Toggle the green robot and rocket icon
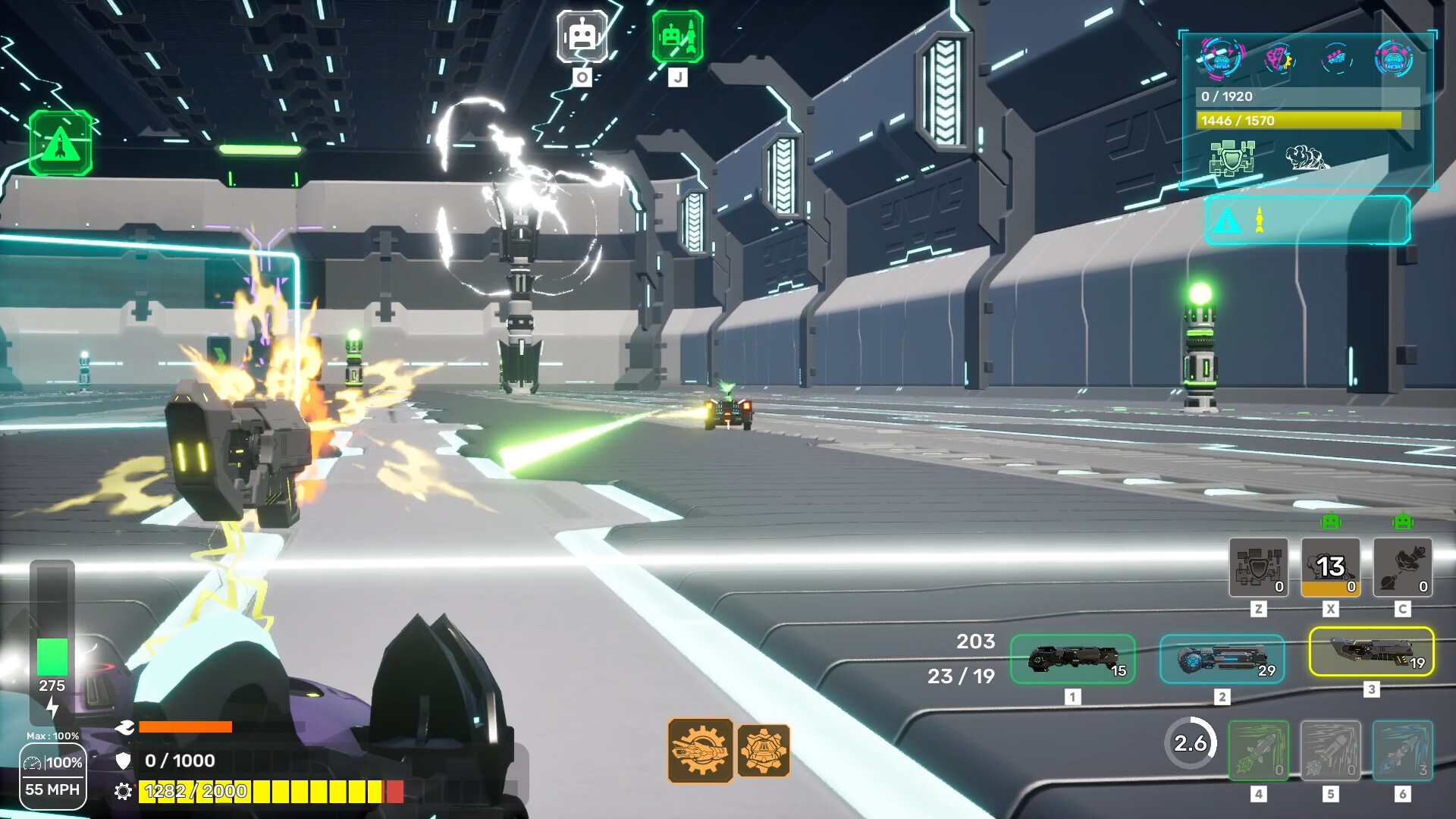Image resolution: width=1456 pixels, height=819 pixels. (677, 36)
